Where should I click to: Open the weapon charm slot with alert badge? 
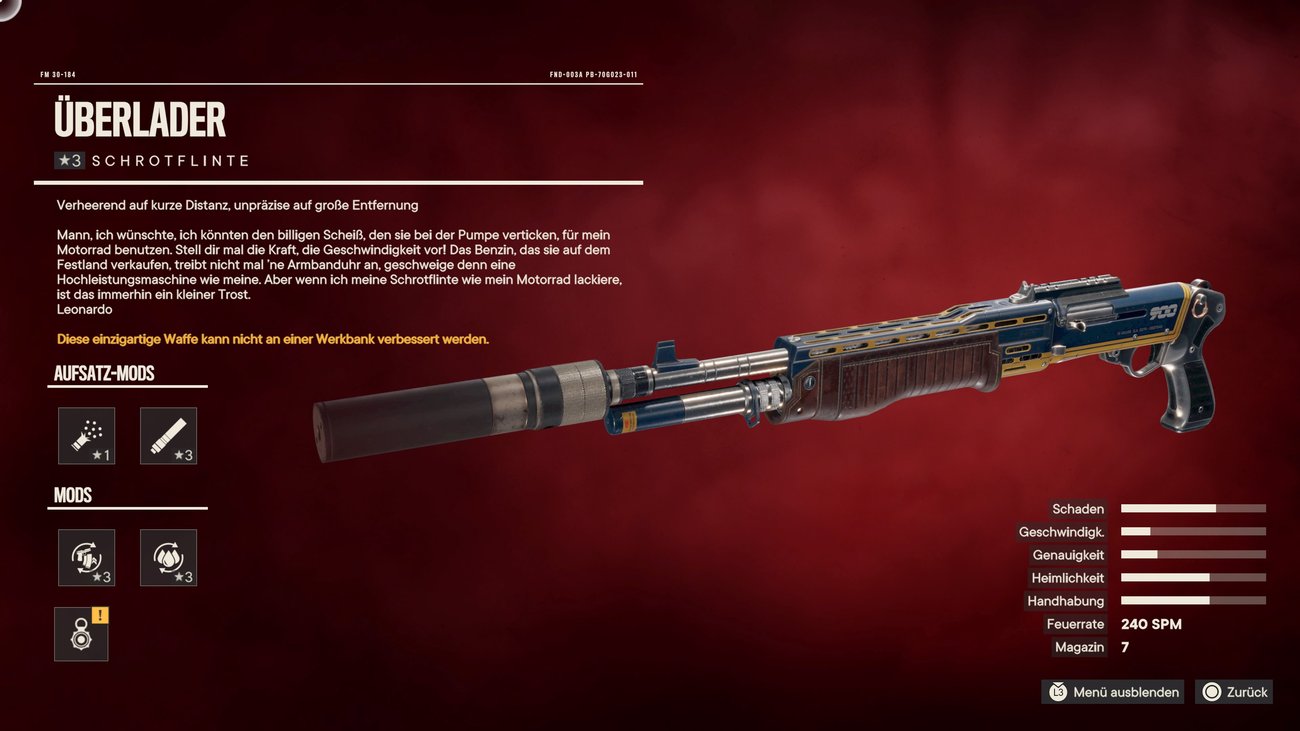point(81,634)
